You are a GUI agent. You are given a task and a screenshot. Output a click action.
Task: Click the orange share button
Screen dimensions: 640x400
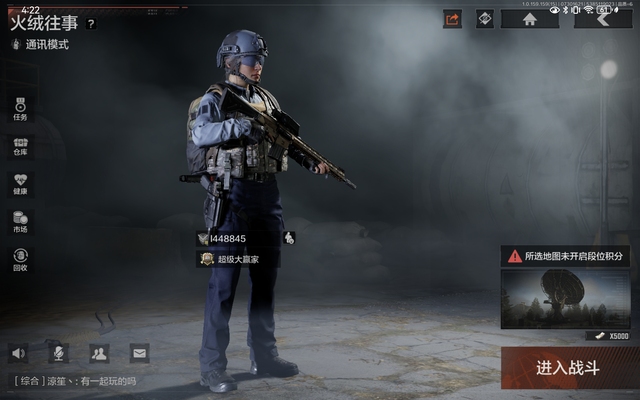click(452, 18)
